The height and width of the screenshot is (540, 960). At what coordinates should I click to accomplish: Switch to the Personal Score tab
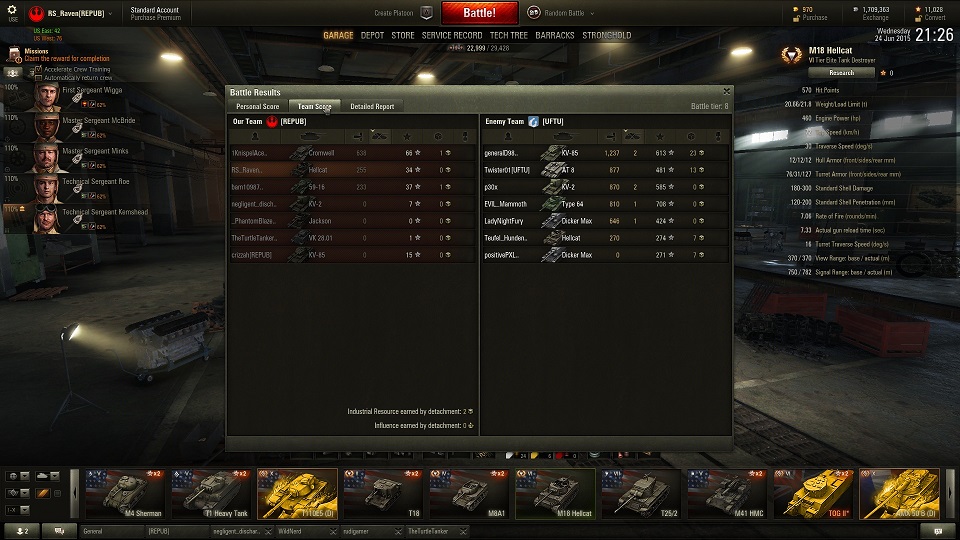pos(257,106)
